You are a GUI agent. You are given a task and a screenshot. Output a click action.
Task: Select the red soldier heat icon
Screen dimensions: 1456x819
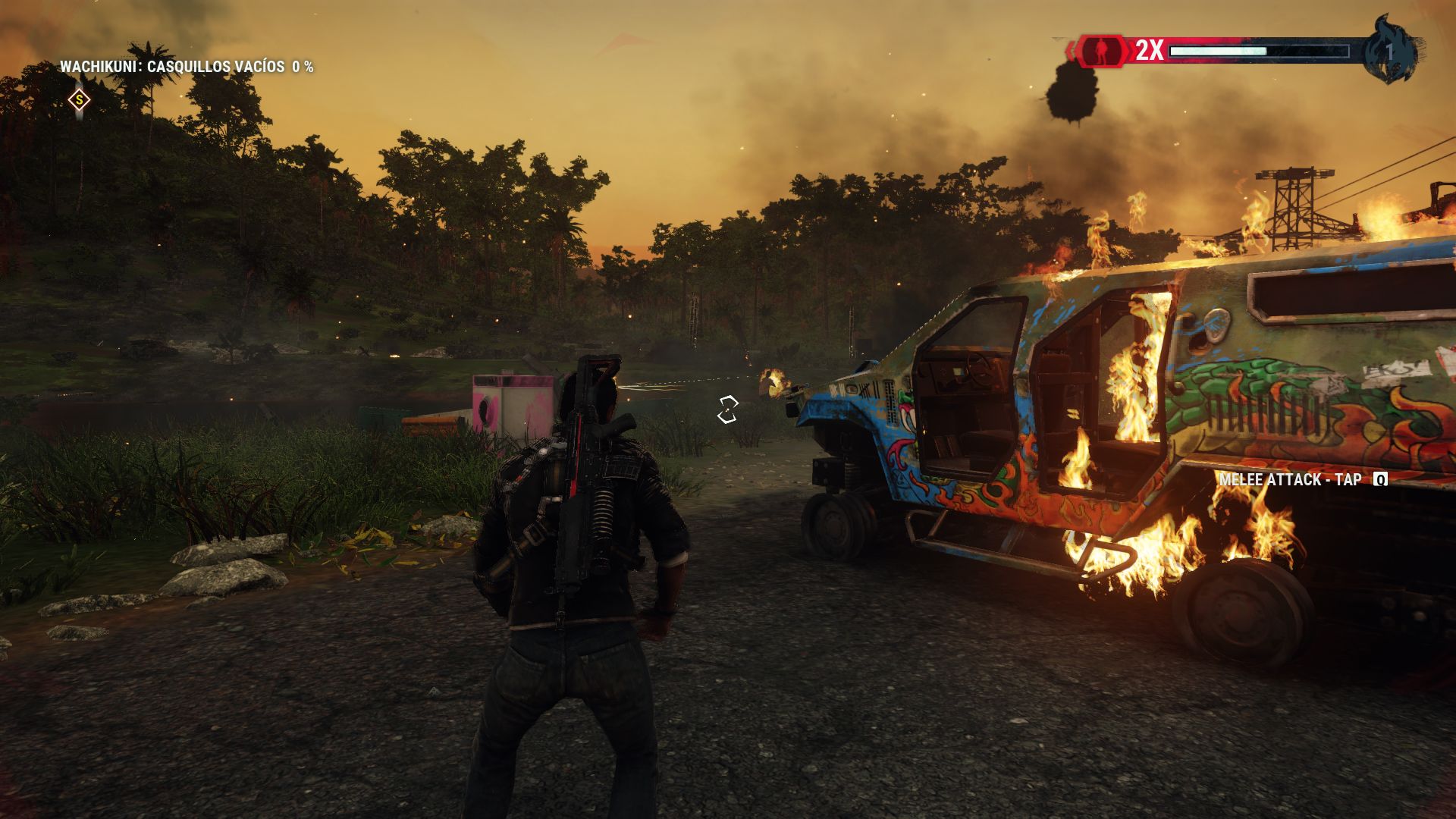1102,51
